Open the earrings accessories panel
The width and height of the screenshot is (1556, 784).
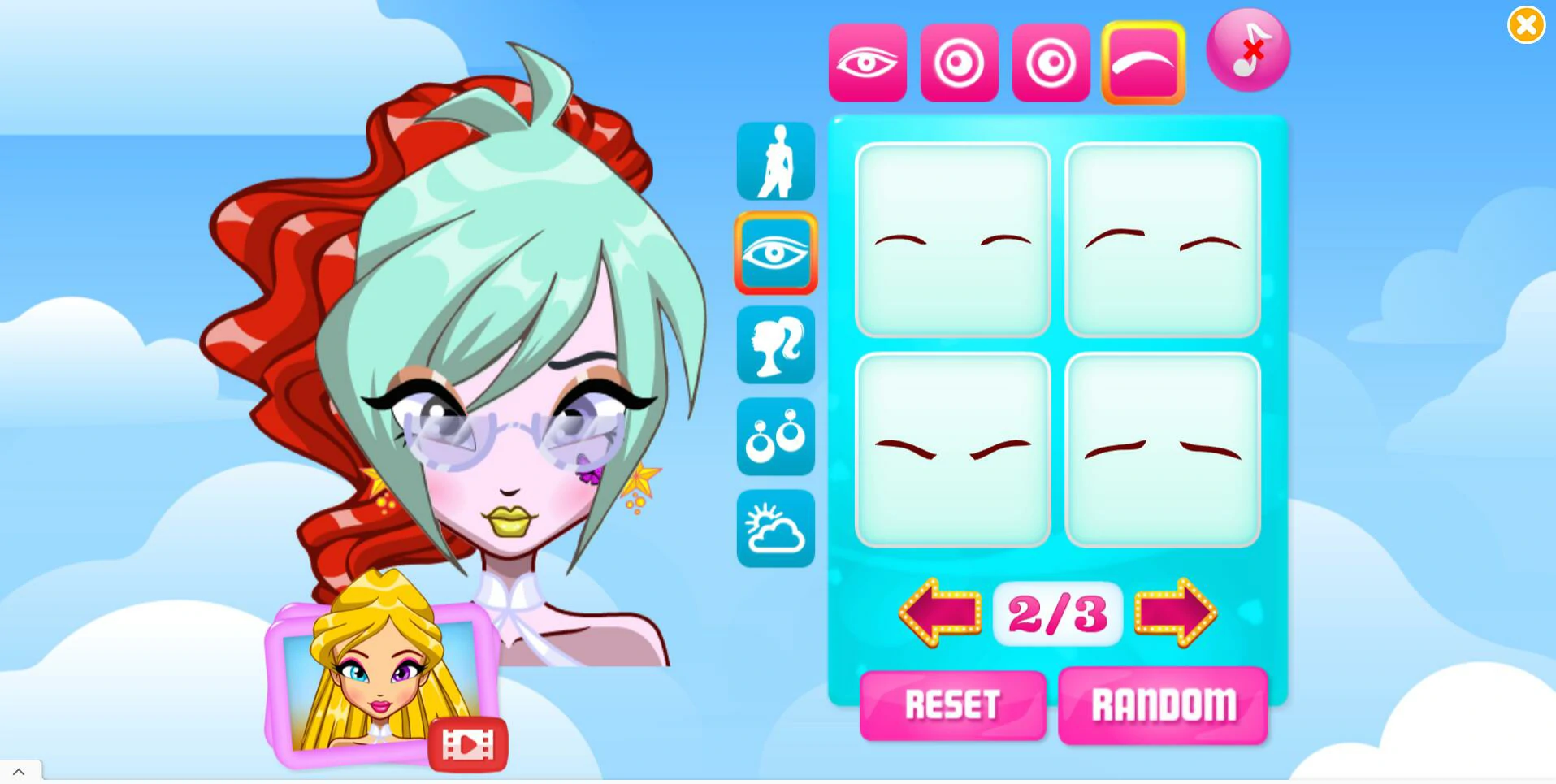coord(775,436)
